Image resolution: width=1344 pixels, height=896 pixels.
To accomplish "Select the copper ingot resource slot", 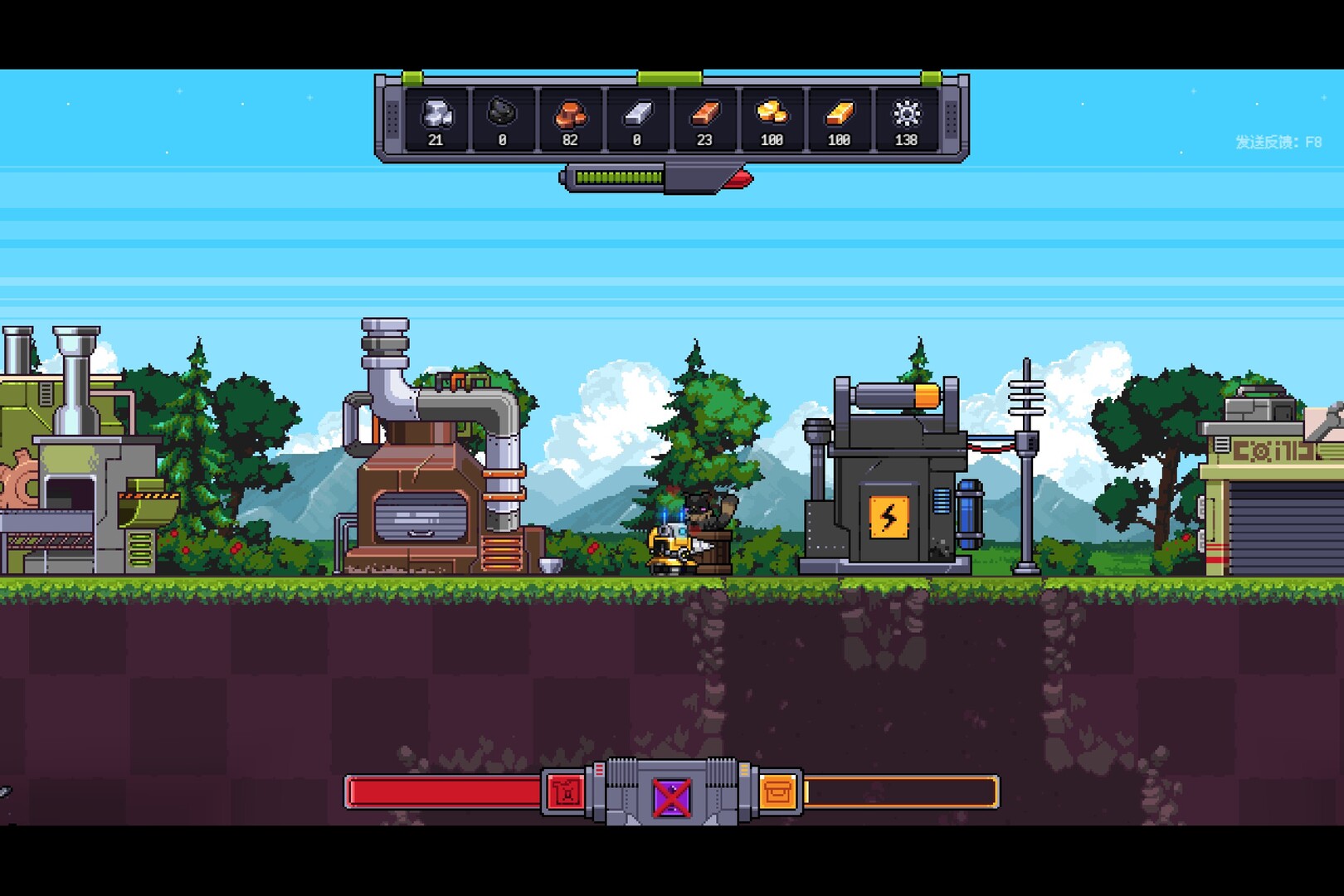I will (x=704, y=119).
